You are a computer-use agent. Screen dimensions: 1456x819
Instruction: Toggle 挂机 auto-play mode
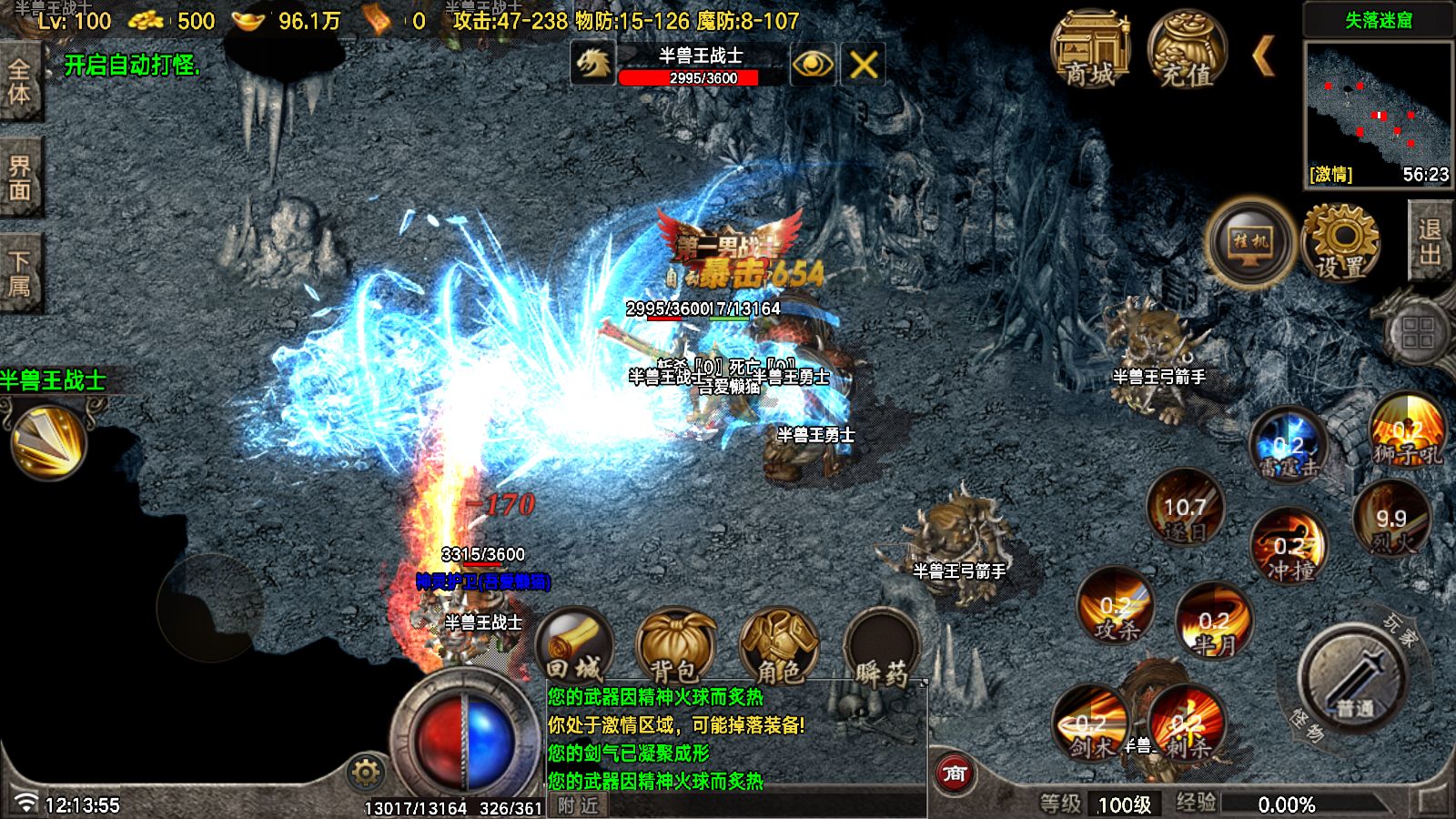click(1250, 241)
